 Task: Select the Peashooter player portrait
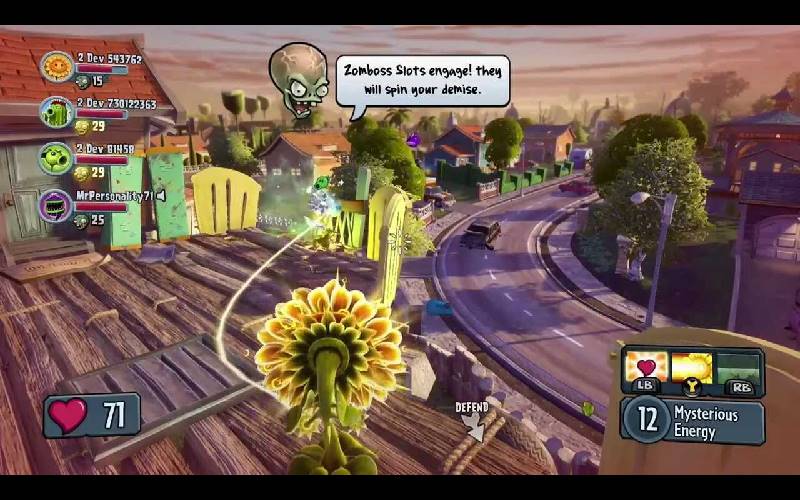coord(56,158)
